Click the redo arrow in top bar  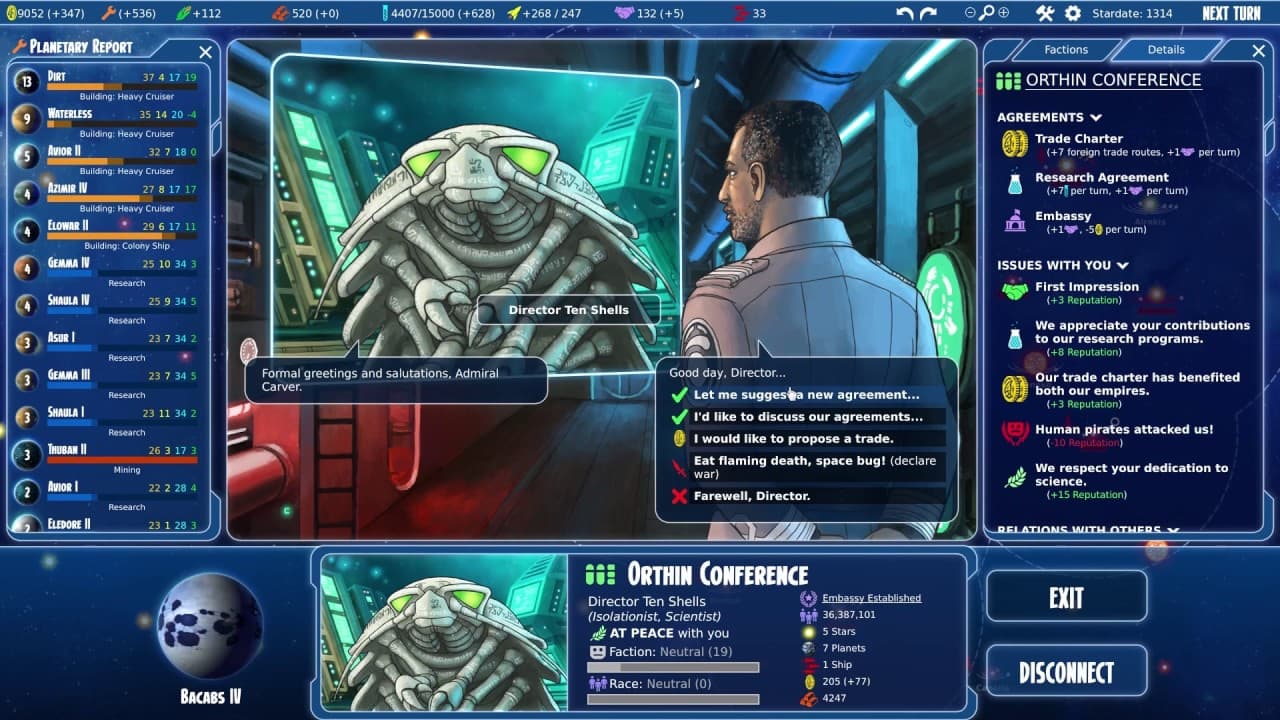(x=929, y=14)
